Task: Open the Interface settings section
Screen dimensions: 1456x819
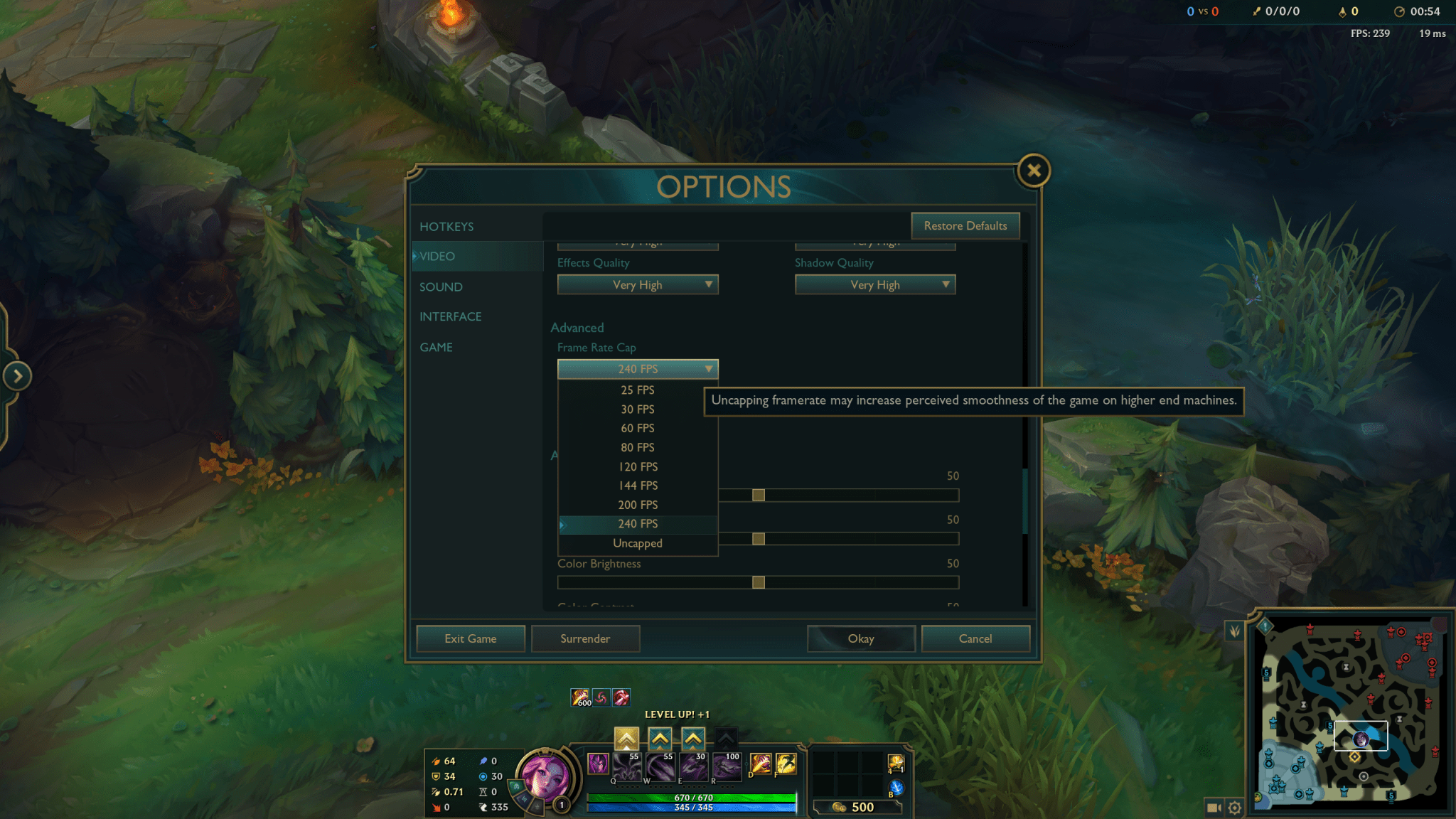Action: (x=450, y=317)
